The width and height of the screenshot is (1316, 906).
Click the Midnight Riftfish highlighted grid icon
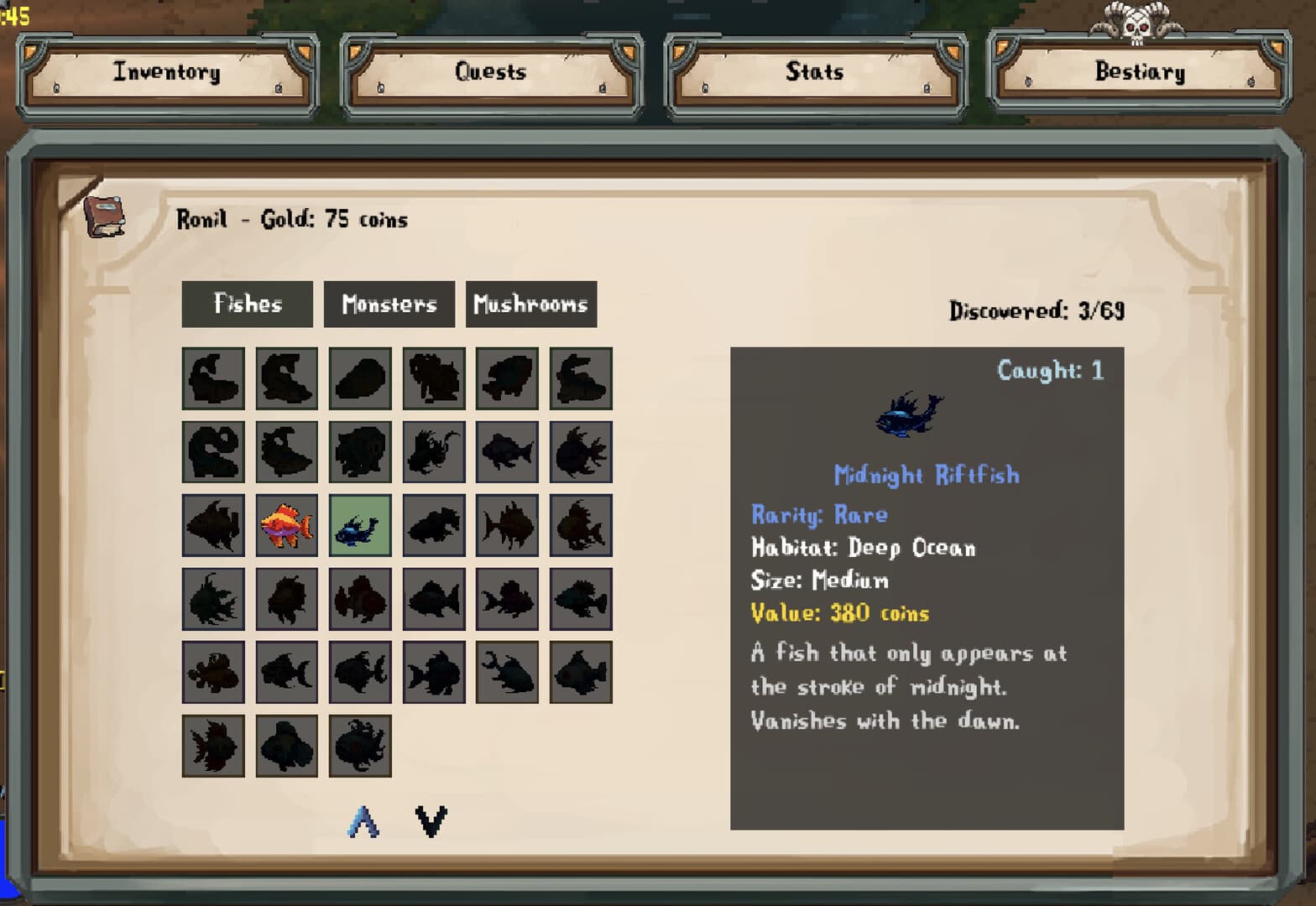point(360,524)
